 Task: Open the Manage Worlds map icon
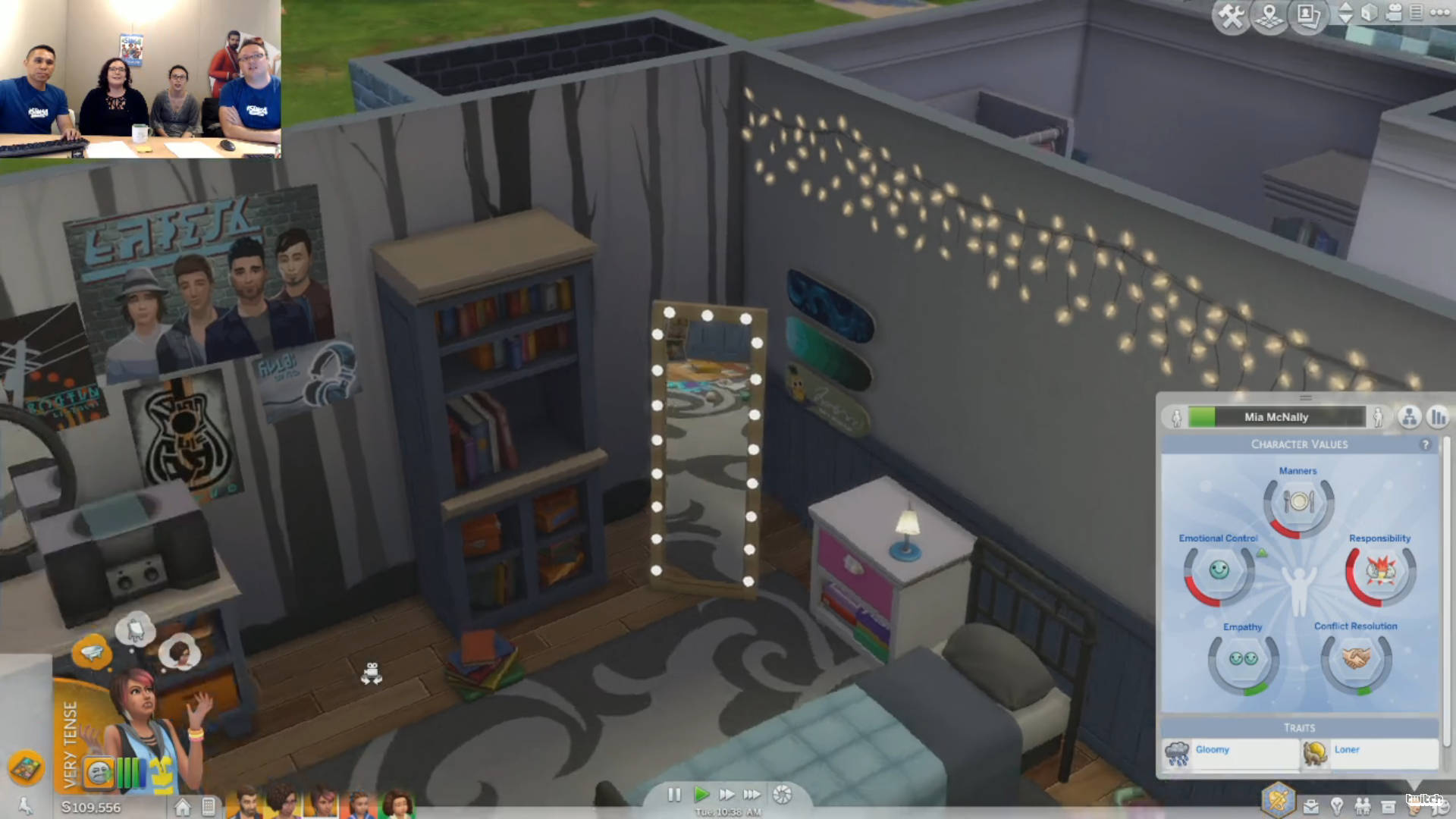point(1270,16)
